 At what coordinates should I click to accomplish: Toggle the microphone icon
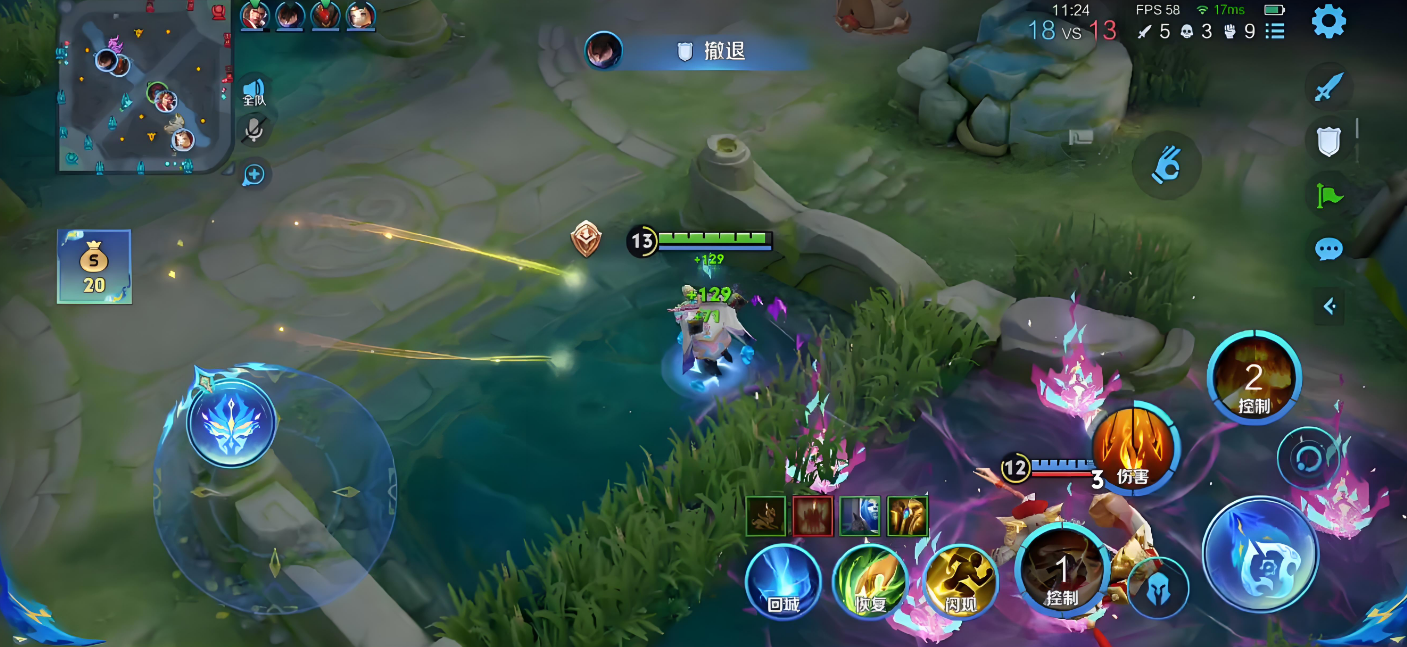[254, 130]
